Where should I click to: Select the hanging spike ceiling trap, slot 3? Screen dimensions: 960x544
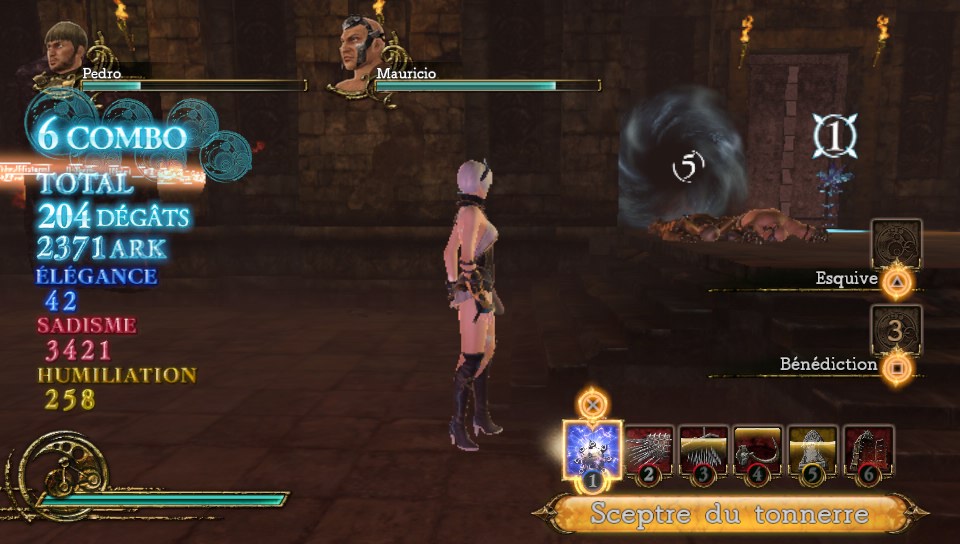click(704, 452)
